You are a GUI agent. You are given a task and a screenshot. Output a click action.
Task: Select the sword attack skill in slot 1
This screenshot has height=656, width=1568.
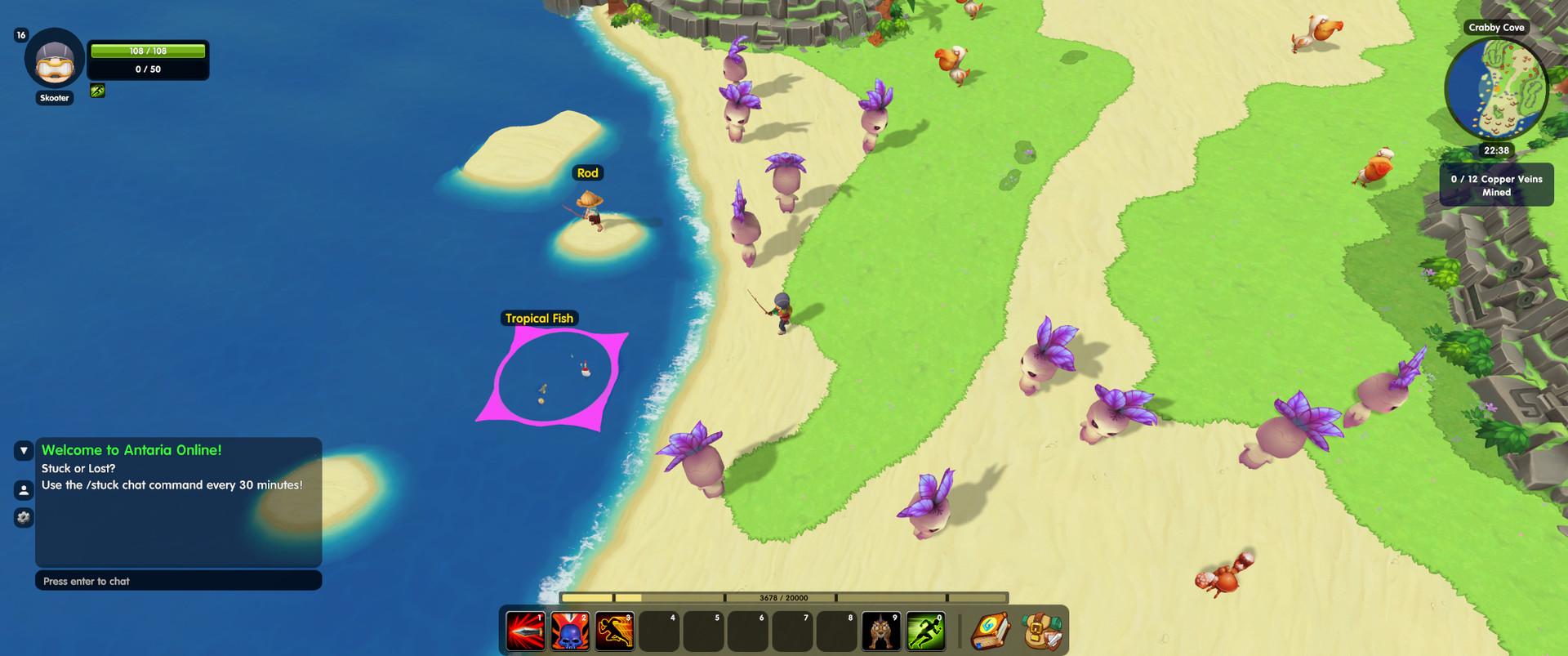click(527, 630)
